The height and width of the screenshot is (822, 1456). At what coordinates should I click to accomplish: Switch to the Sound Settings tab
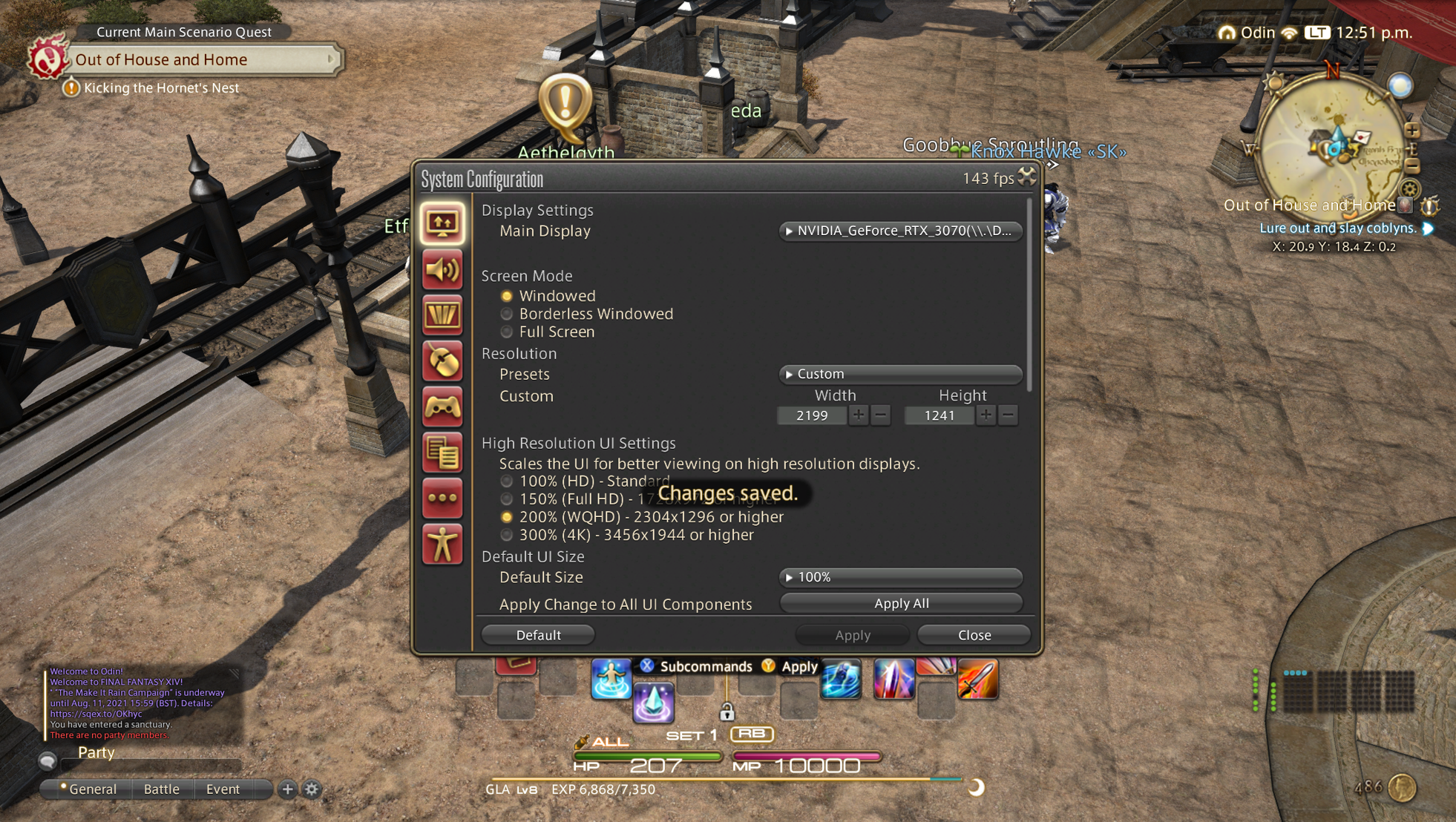(442, 269)
